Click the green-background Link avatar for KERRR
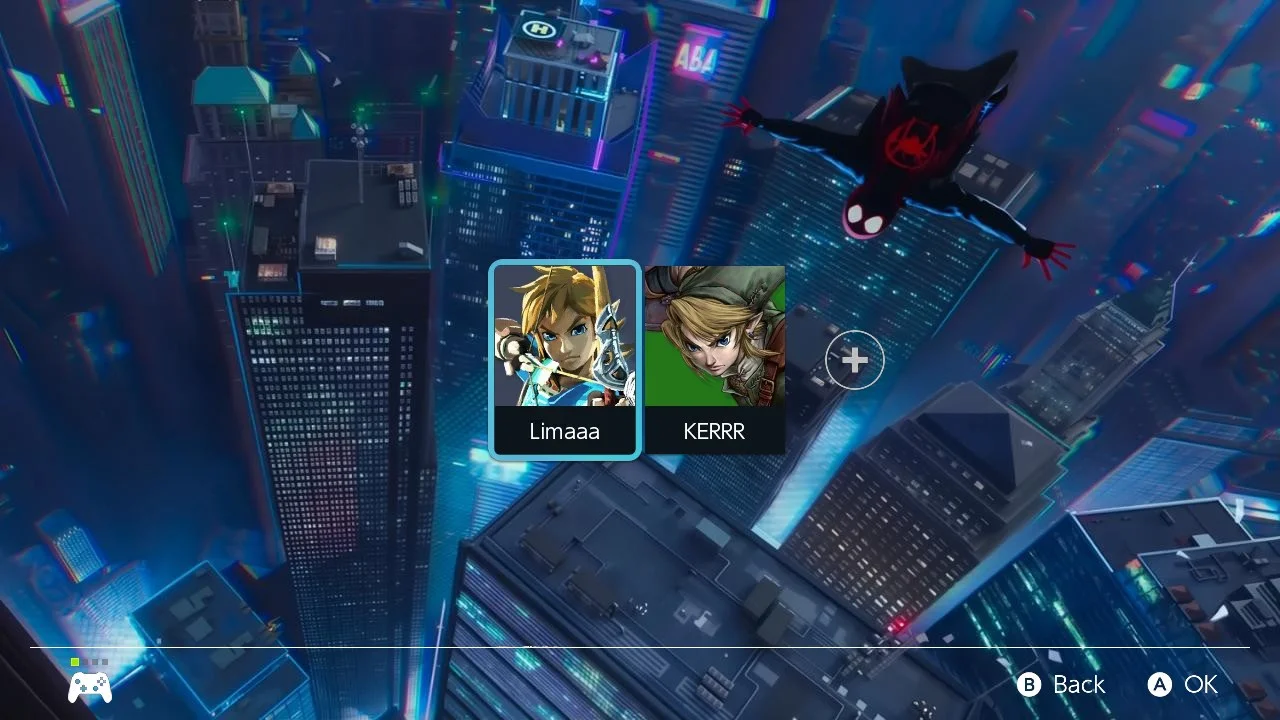Image resolution: width=1280 pixels, height=720 pixels. [716, 340]
